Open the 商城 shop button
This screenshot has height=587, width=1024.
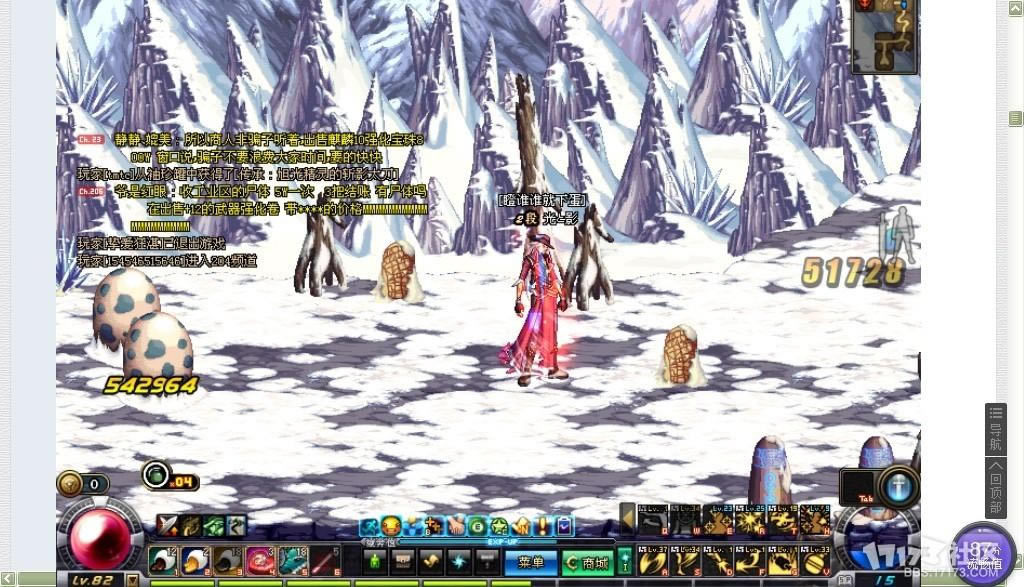[x=586, y=562]
